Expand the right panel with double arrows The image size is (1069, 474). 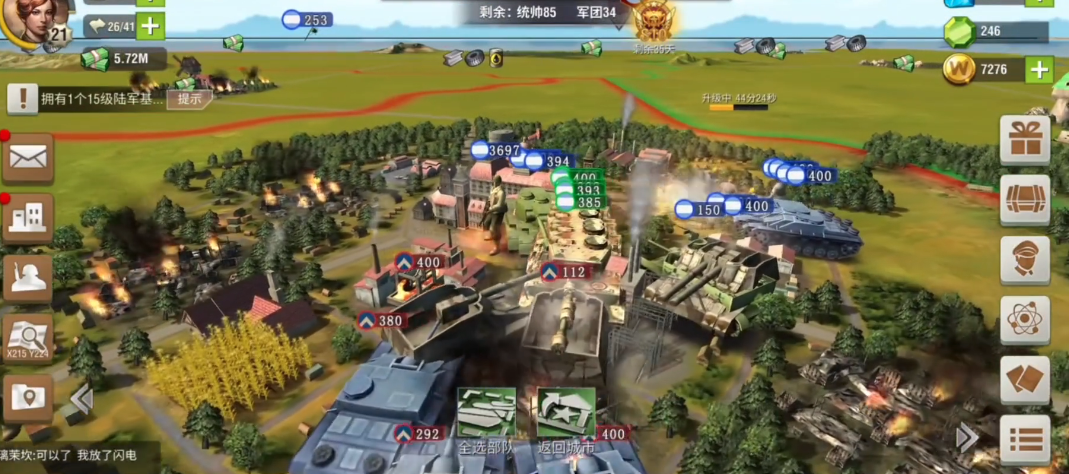point(967,437)
